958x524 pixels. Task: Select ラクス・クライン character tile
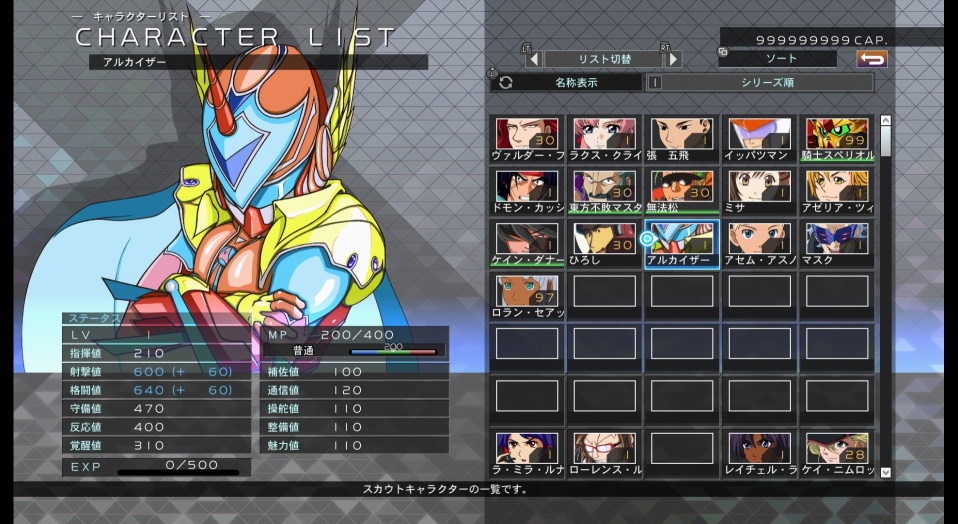pos(605,140)
